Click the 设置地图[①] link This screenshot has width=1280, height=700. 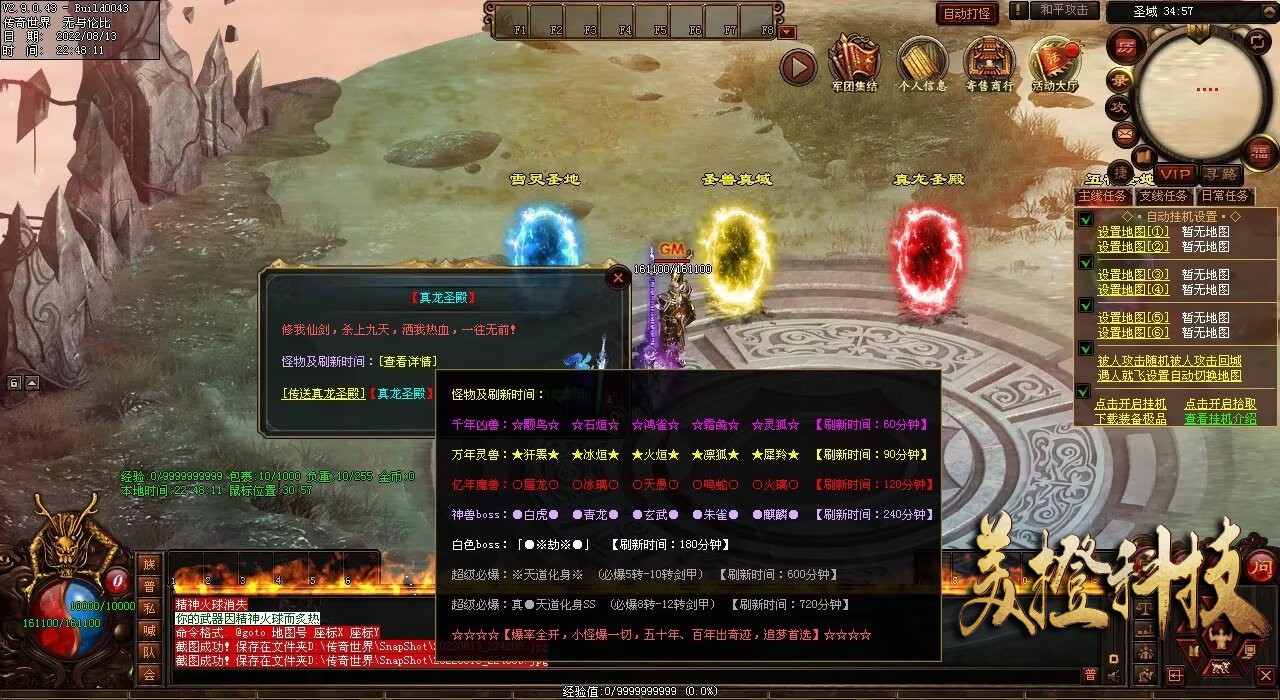(x=1132, y=232)
